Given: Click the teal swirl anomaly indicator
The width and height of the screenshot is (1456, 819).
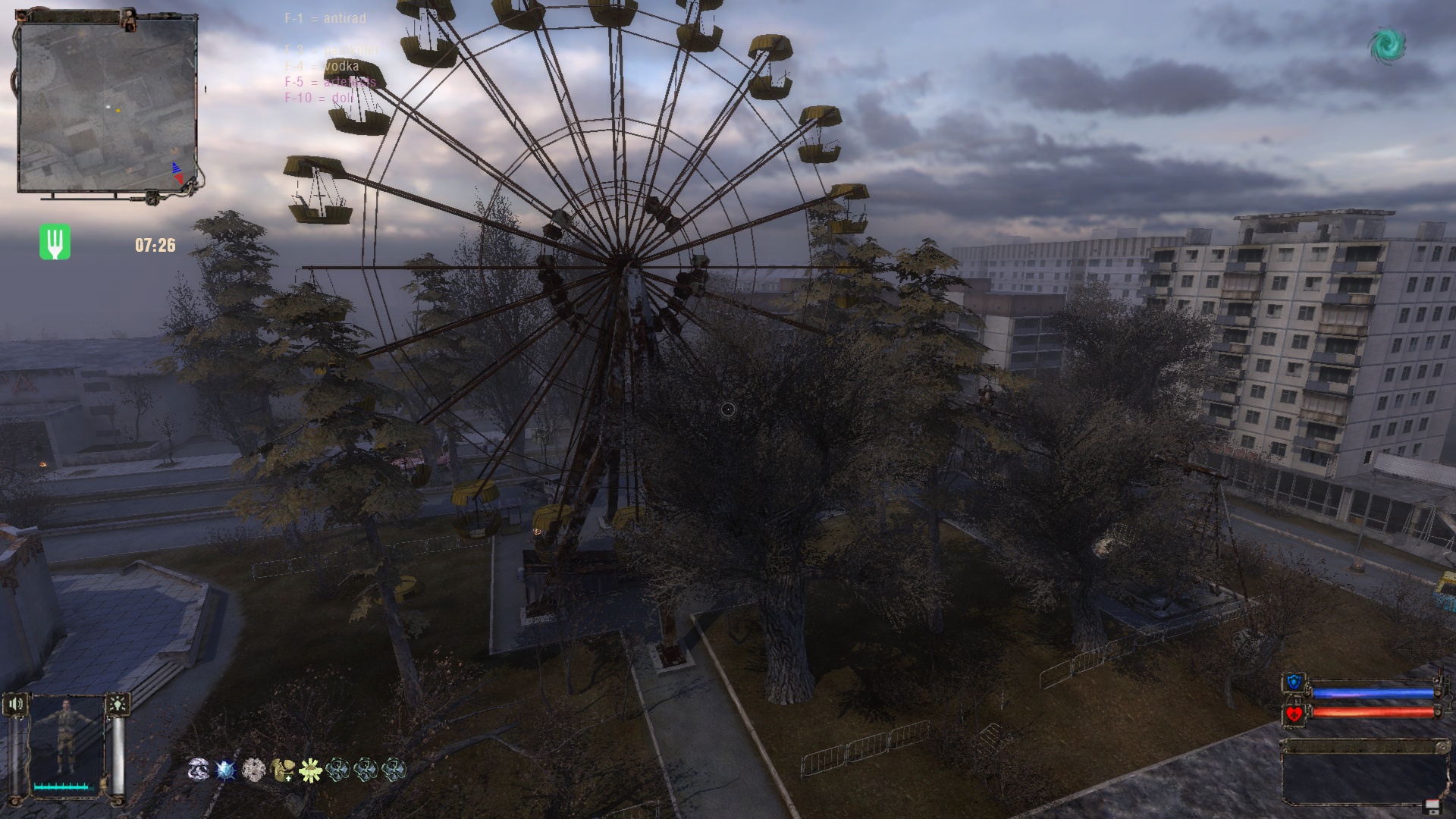Looking at the screenshot, I should (1387, 45).
